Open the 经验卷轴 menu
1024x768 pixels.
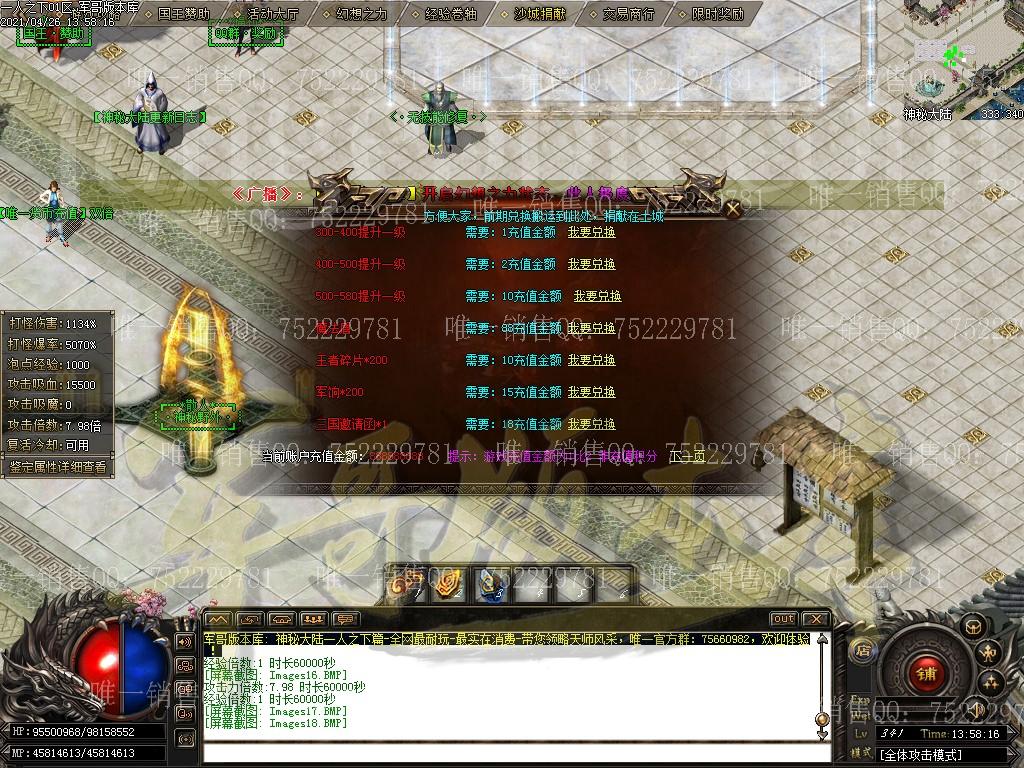click(x=450, y=15)
